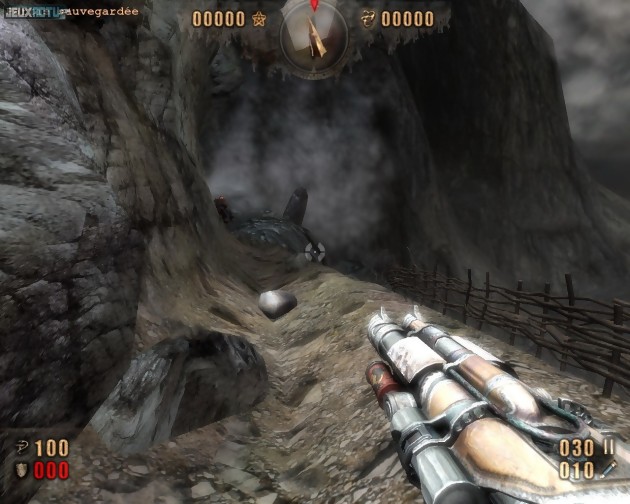Select the souls icon beside the right counter
Image resolution: width=630 pixels, height=504 pixels.
pyautogui.click(x=367, y=19)
